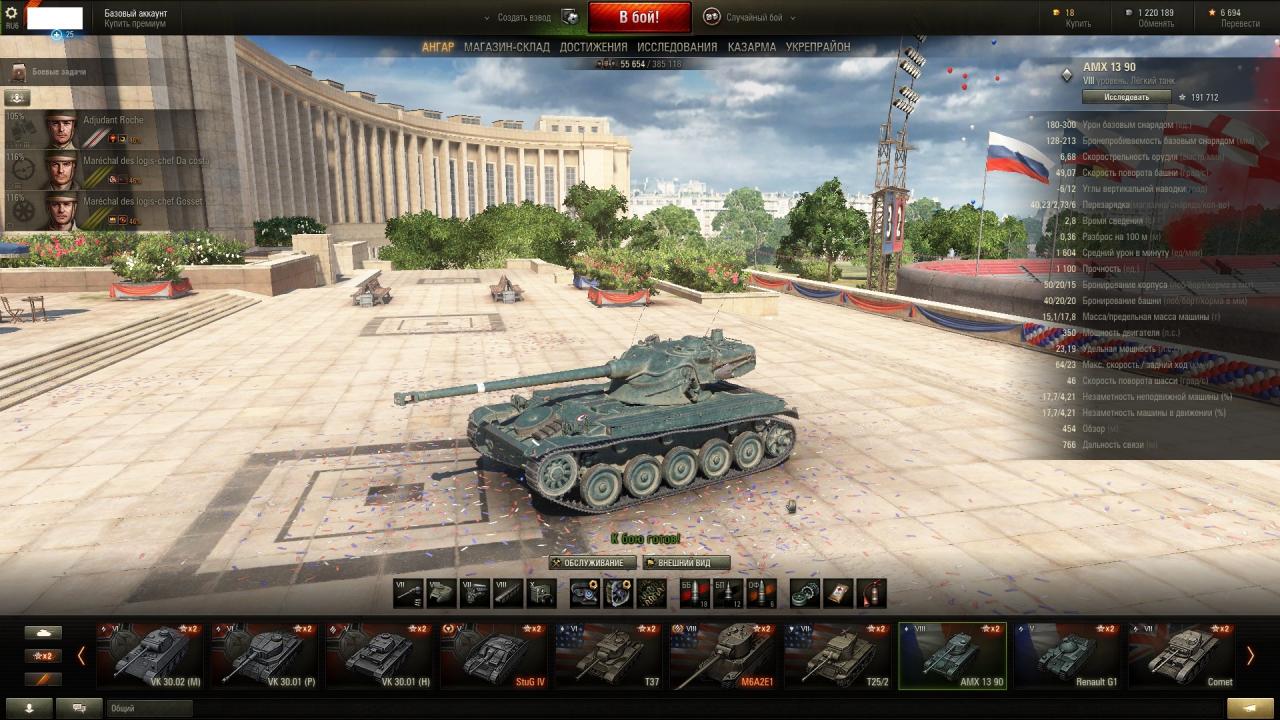The image size is (1280, 720).
Task: Start battle with the red В бой! button
Action: pyautogui.click(x=639, y=17)
